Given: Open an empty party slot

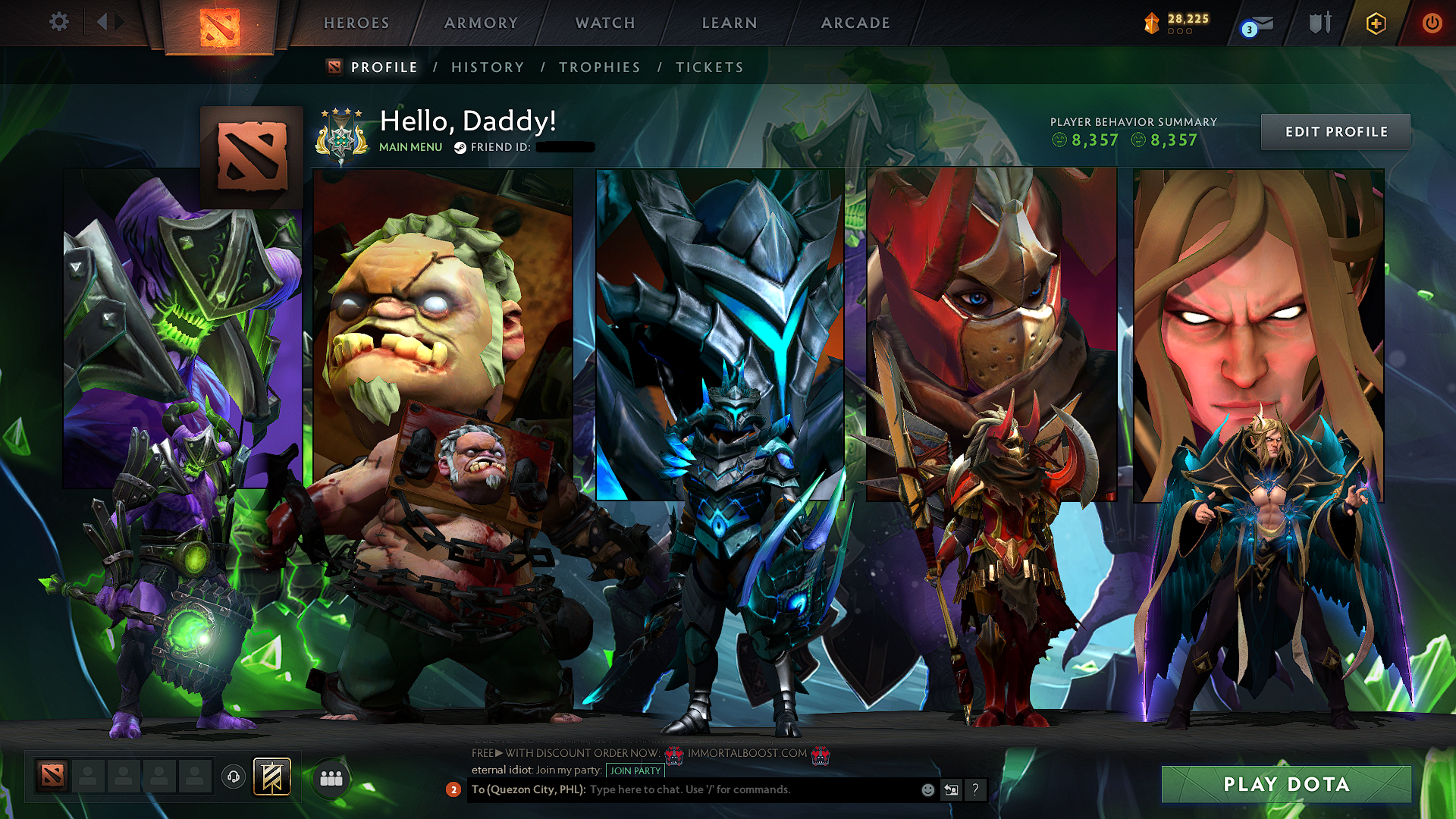Looking at the screenshot, I should click(x=89, y=776).
